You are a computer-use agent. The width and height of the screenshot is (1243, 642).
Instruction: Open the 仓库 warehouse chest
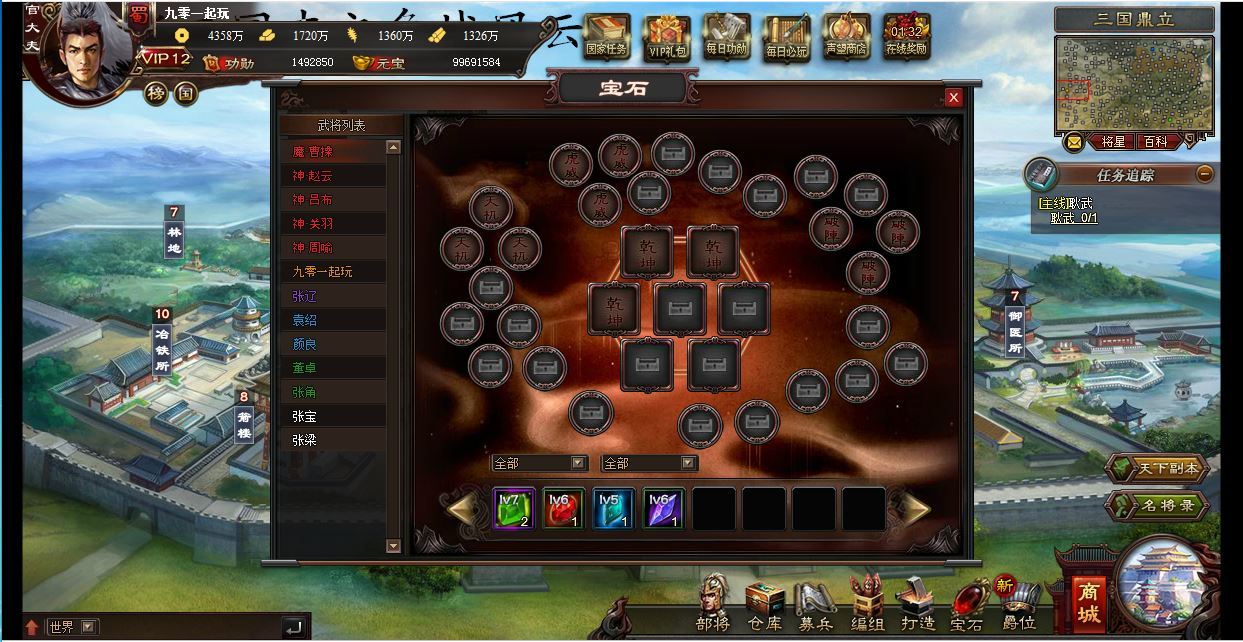coord(765,606)
